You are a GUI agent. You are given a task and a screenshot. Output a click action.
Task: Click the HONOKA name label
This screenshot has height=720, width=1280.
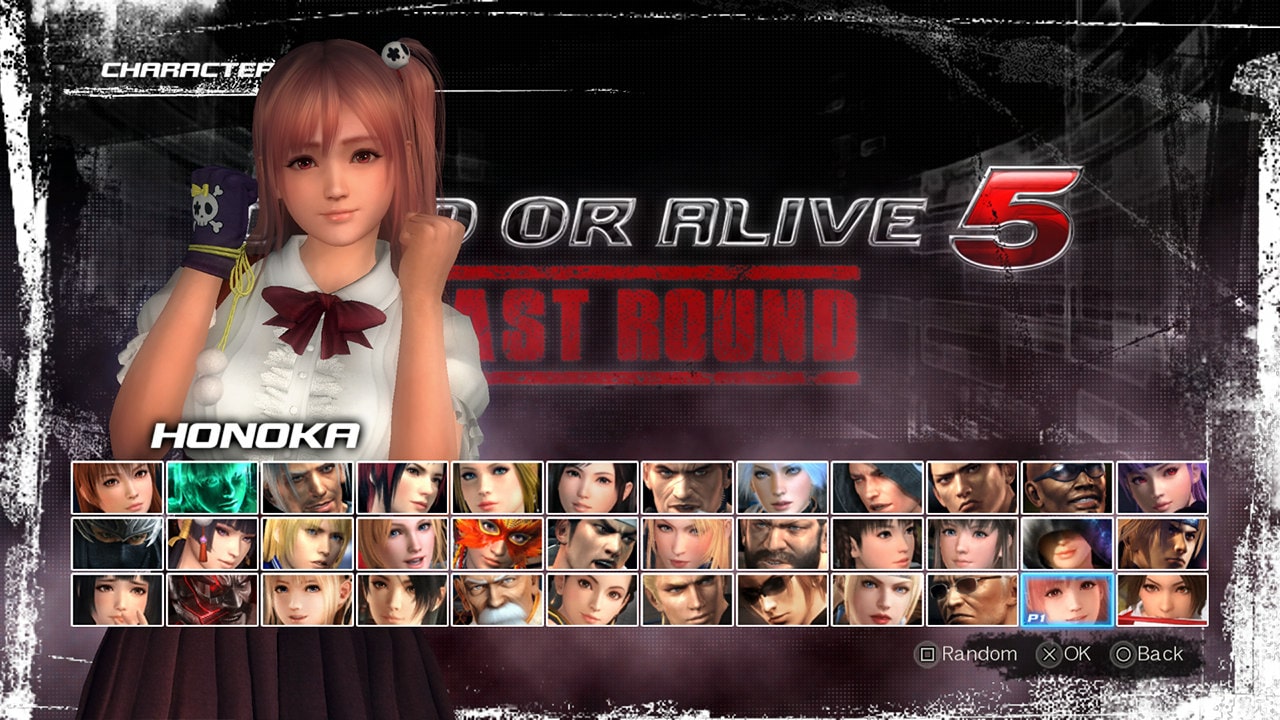click(255, 434)
